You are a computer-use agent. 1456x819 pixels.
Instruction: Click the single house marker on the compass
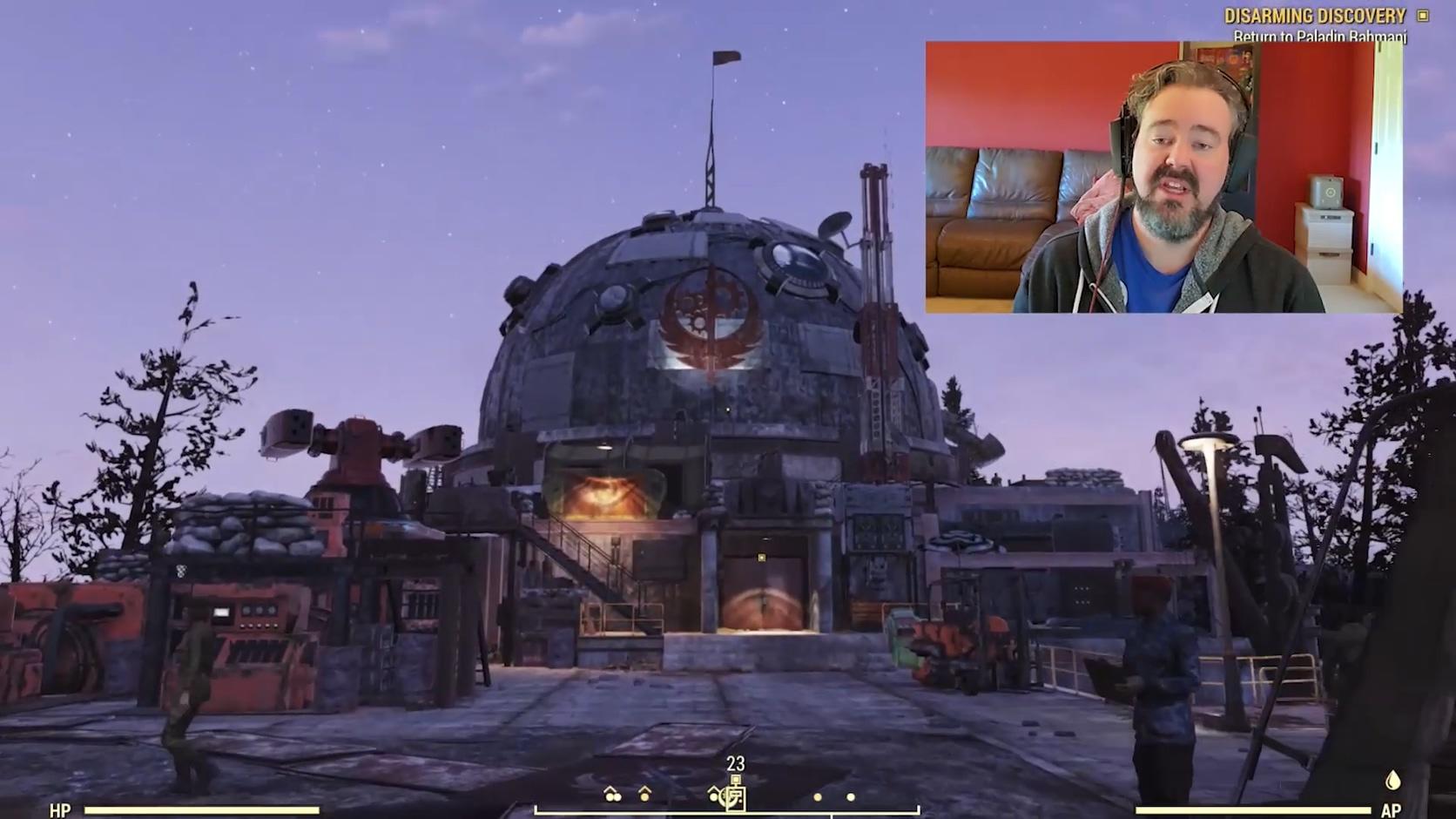point(644,795)
